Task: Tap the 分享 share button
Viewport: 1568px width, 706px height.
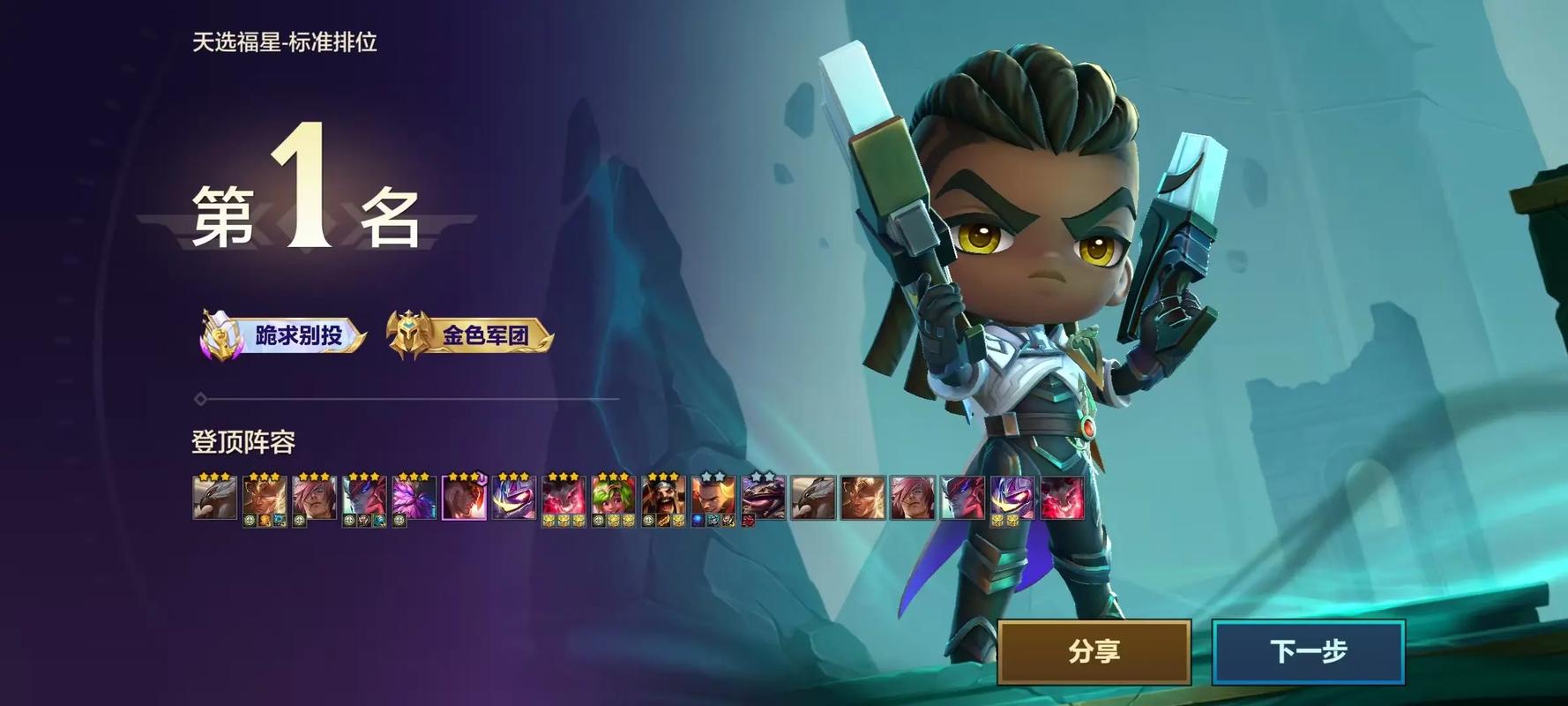Action: click(x=1094, y=651)
